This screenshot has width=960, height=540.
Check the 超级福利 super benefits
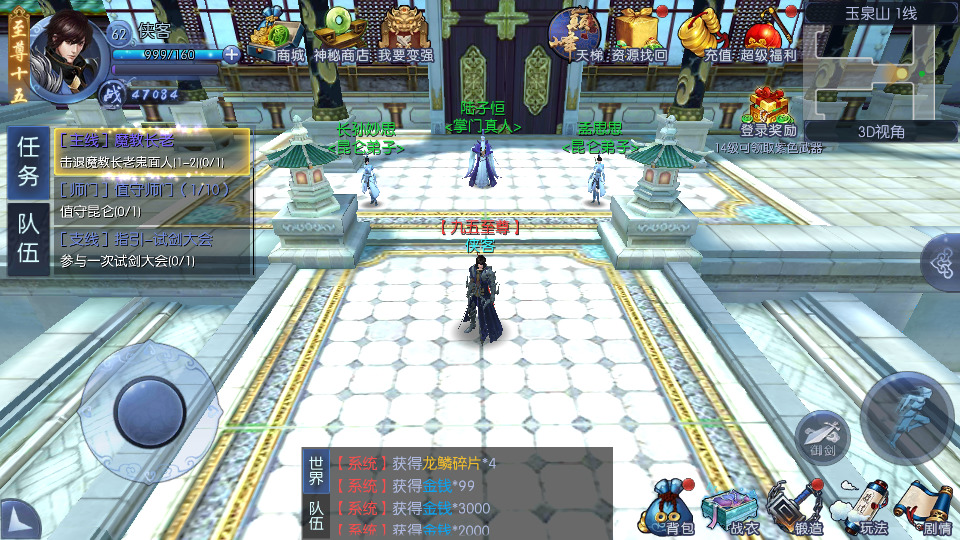coord(768,38)
